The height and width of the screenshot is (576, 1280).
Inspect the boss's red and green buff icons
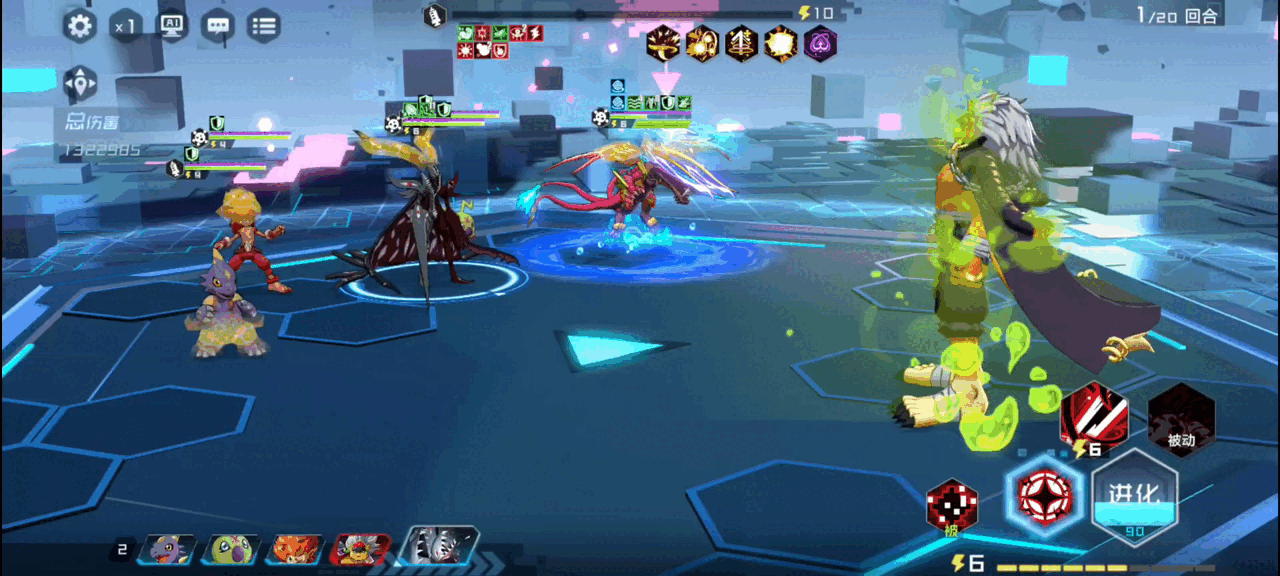500,41
